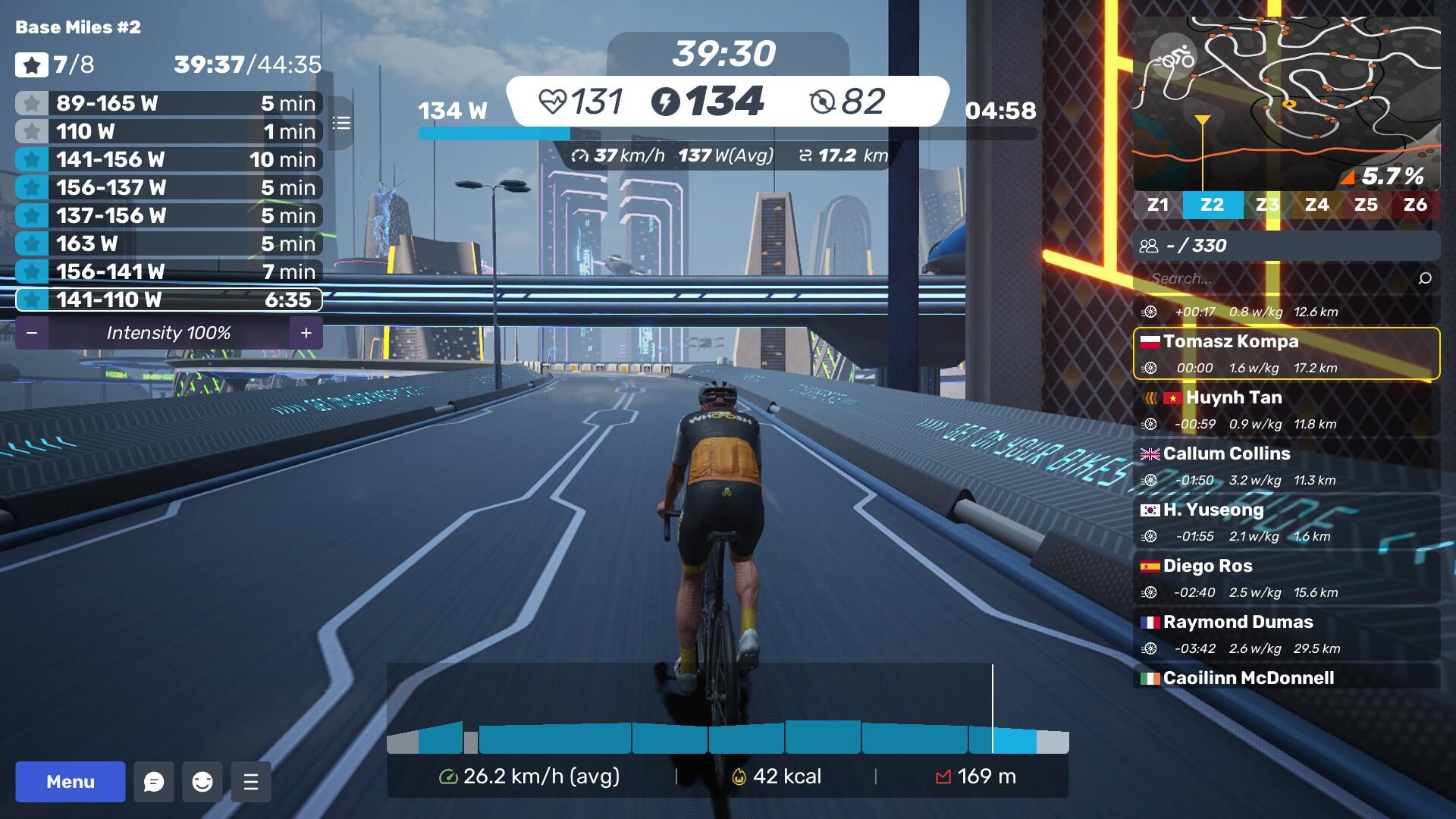Viewport: 1456px width, 819px height.
Task: Select rider Huynh Tan in list
Action: click(x=1286, y=409)
